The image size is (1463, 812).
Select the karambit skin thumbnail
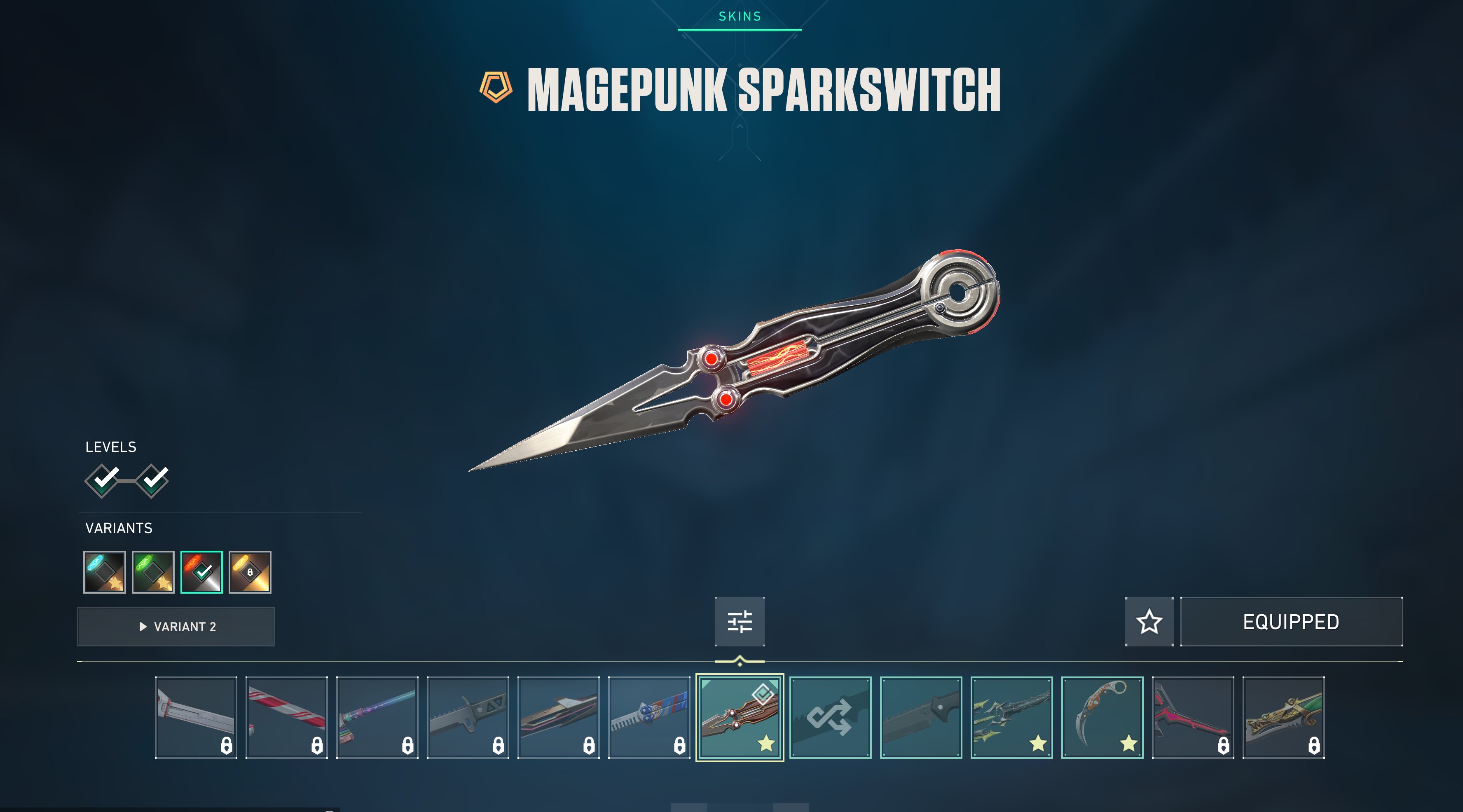pyautogui.click(x=1102, y=717)
